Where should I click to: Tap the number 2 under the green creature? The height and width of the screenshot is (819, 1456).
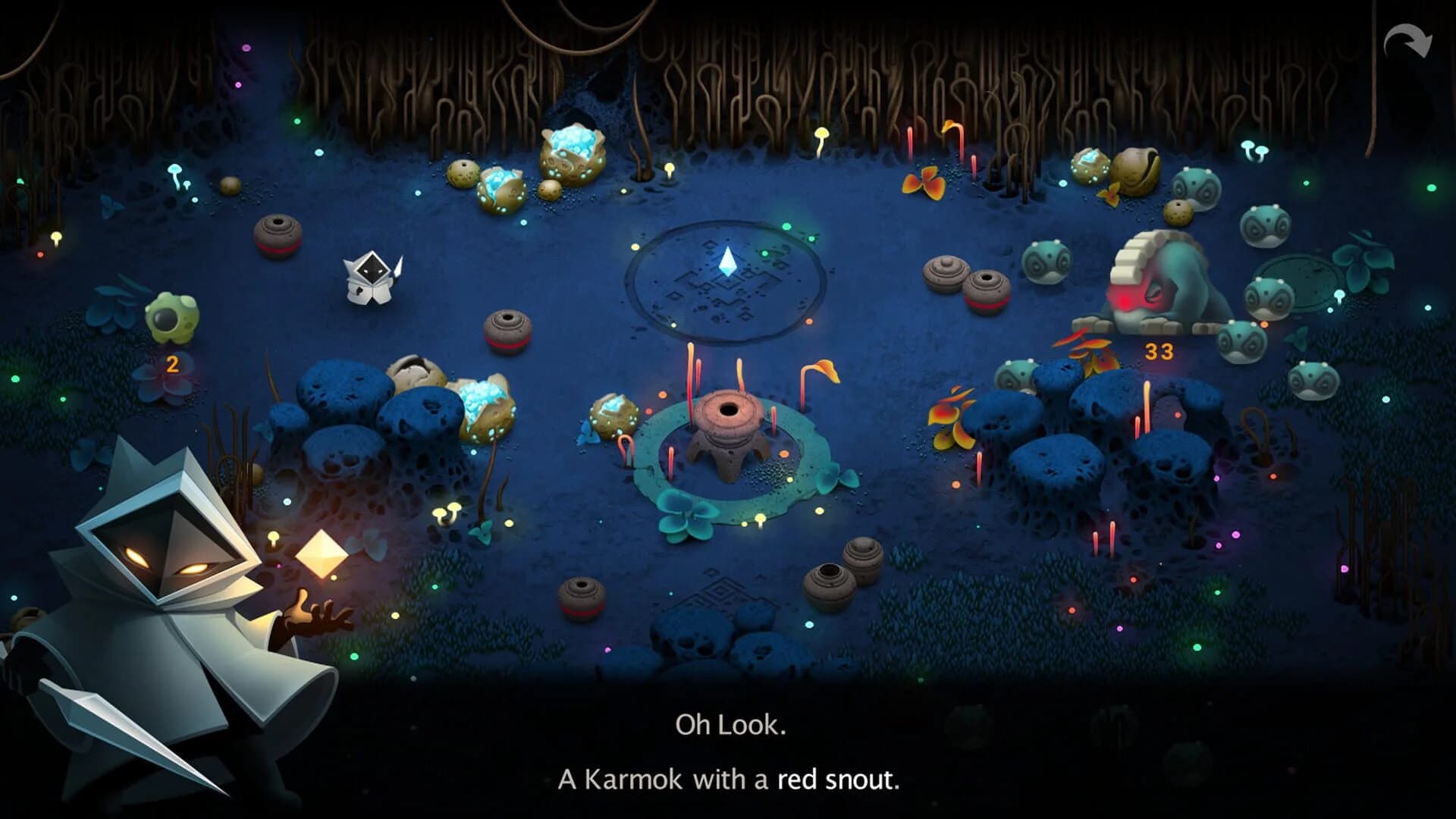tap(173, 364)
